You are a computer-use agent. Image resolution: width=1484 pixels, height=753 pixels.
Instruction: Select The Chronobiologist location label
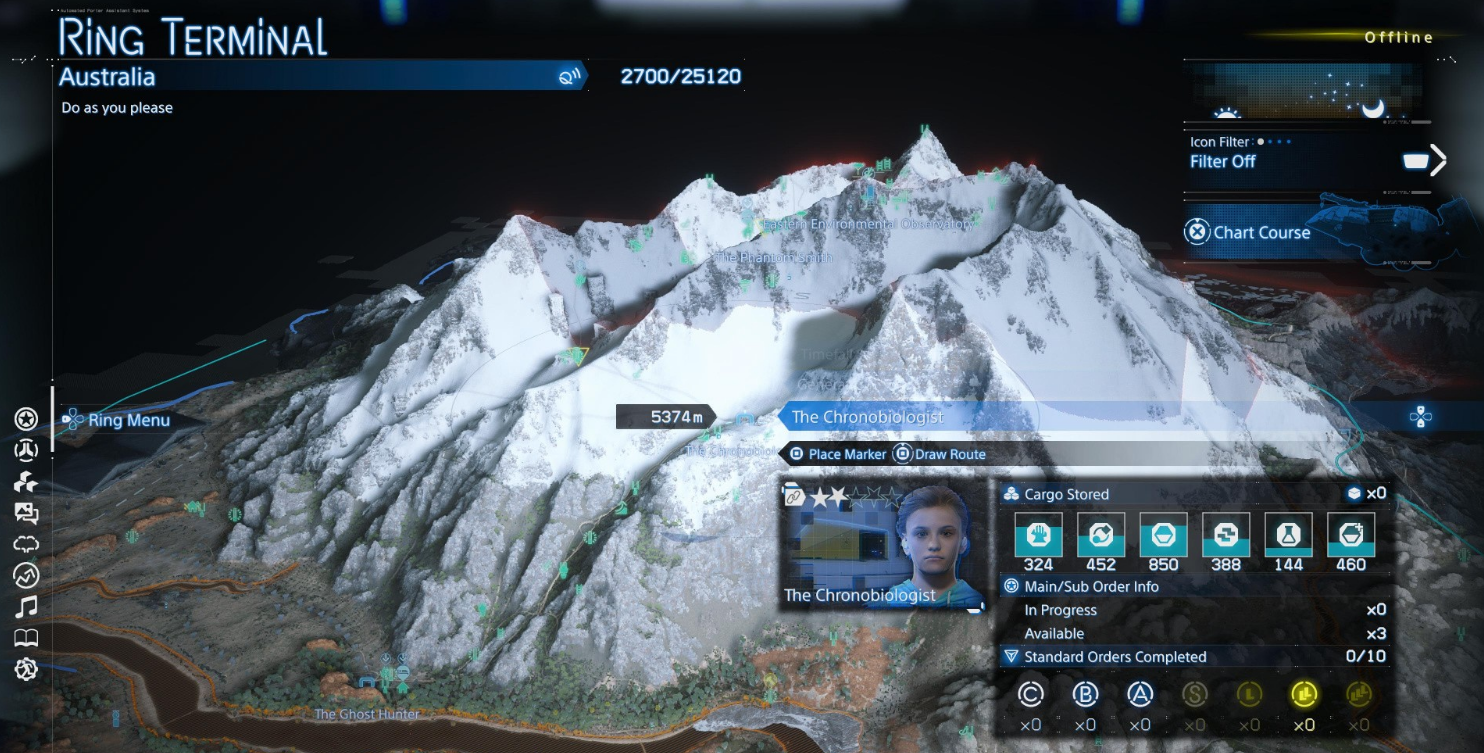tap(868, 417)
